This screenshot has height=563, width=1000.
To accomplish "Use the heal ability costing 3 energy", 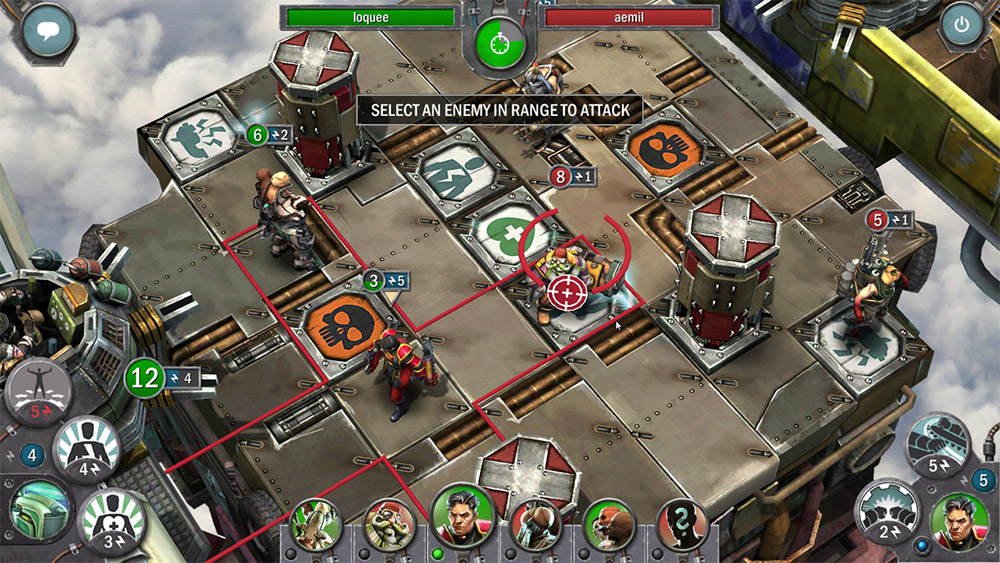I will [111, 518].
